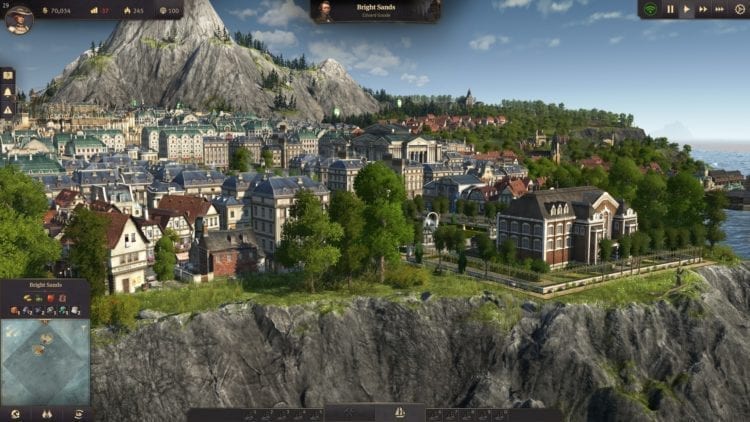Screen dimensions: 750x422
Task: Select the ship icon in the bottom bar
Action: 400,412
